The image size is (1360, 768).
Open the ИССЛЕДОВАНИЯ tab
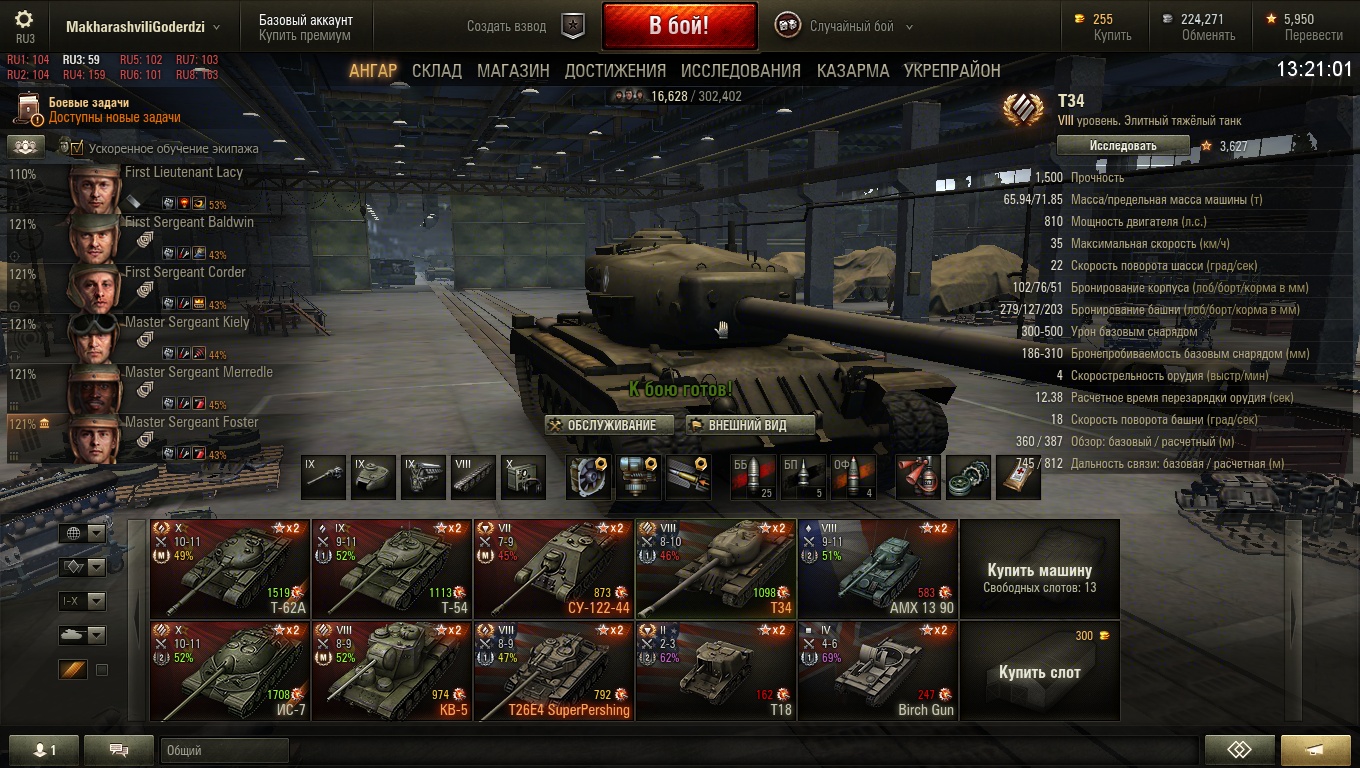pyautogui.click(x=741, y=71)
